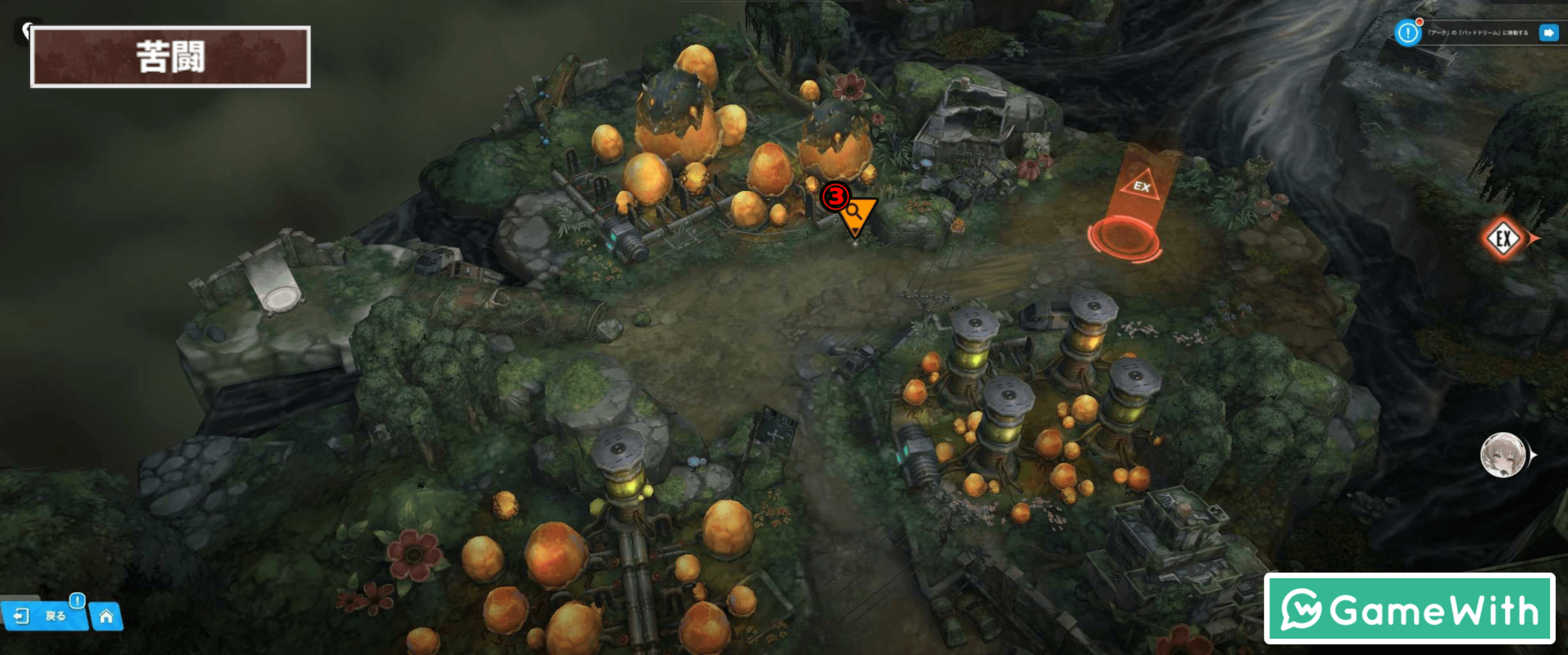Open the blue exclamation mission notice
This screenshot has height=655, width=1568.
[1408, 33]
